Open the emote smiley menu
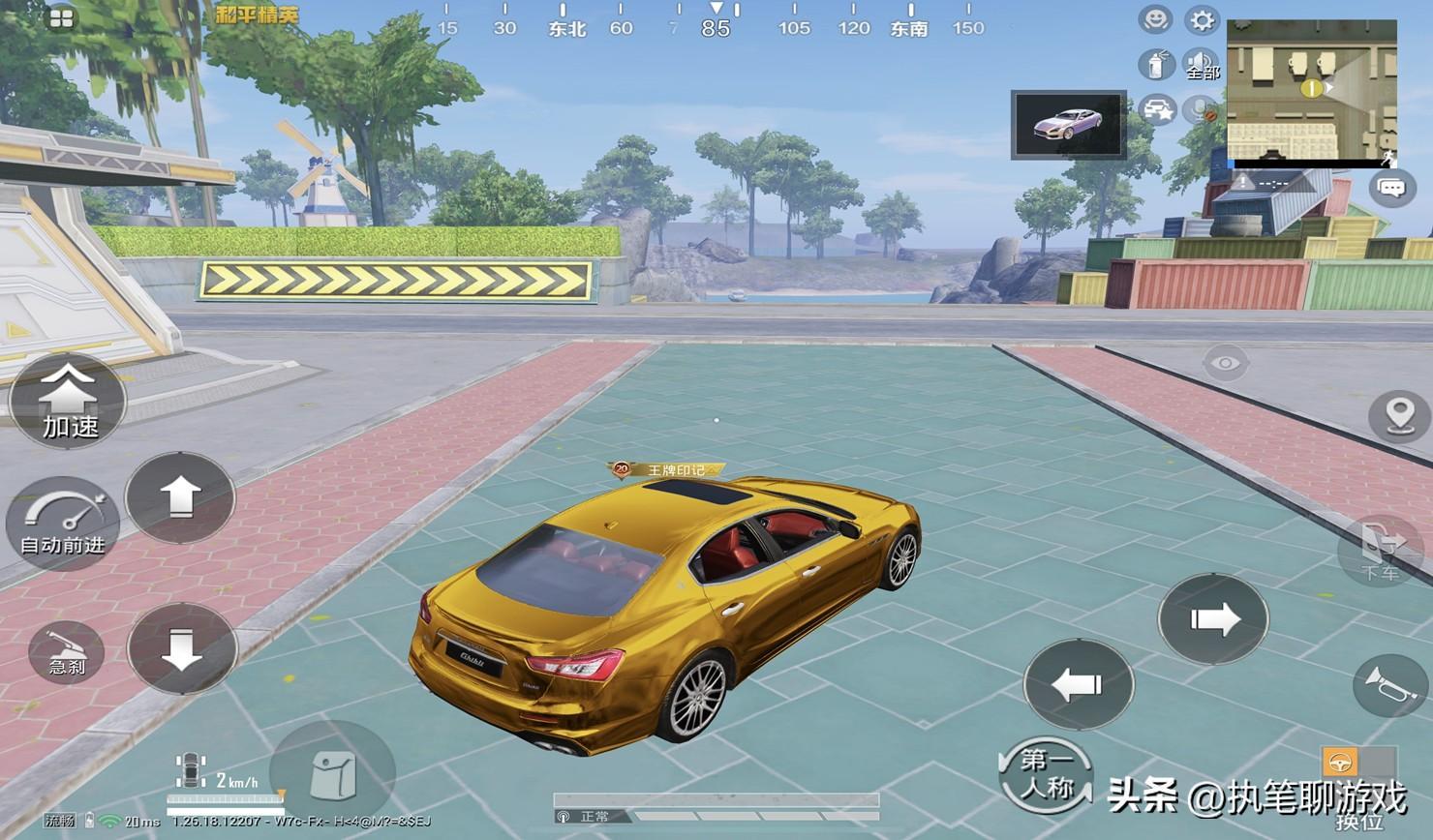The image size is (1433, 840). point(1155,20)
